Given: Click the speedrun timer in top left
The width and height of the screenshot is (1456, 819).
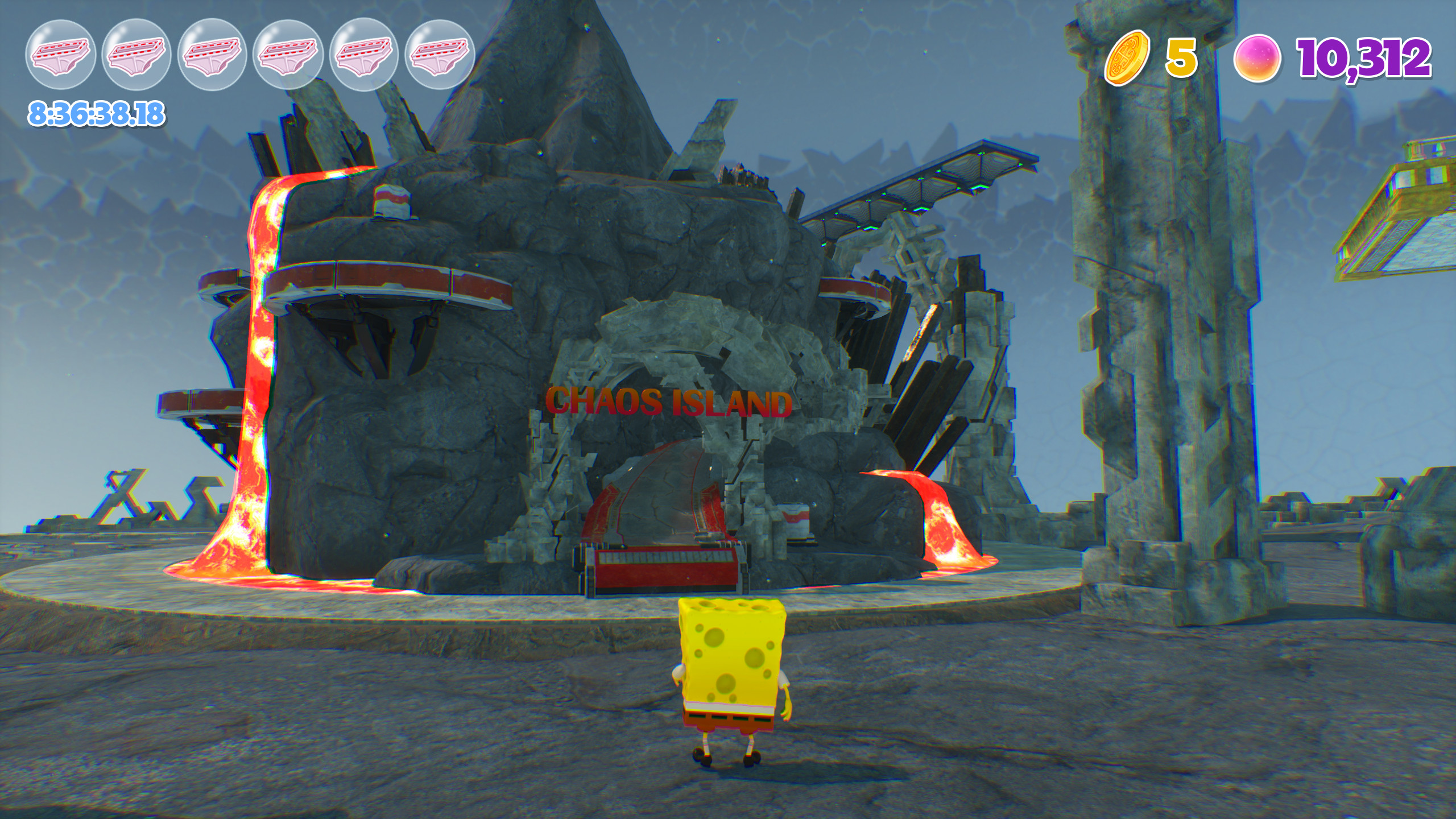Looking at the screenshot, I should pyautogui.click(x=94, y=114).
